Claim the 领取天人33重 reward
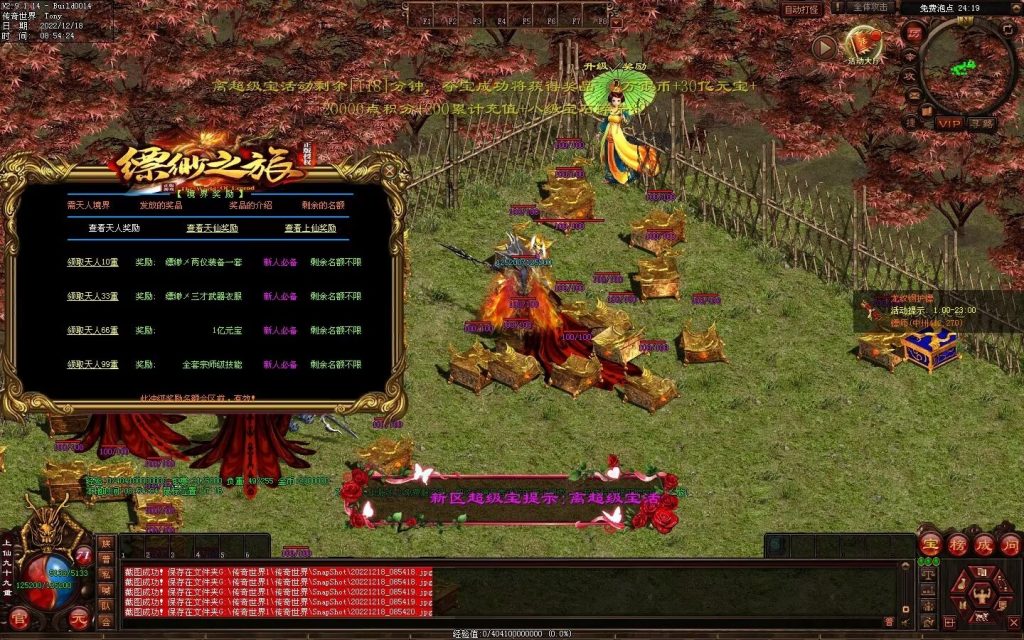This screenshot has width=1024, height=640. tap(93, 296)
